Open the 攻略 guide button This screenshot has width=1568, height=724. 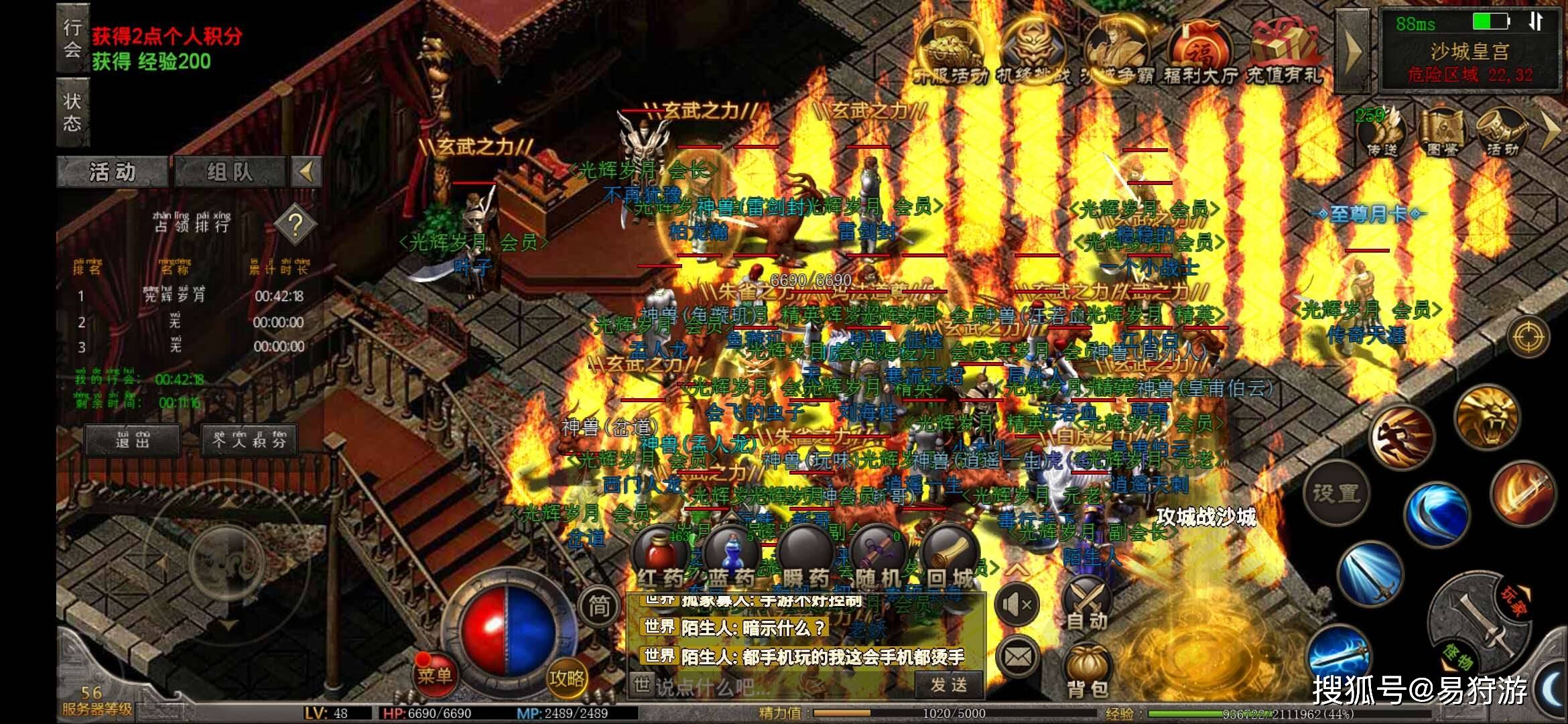[567, 677]
